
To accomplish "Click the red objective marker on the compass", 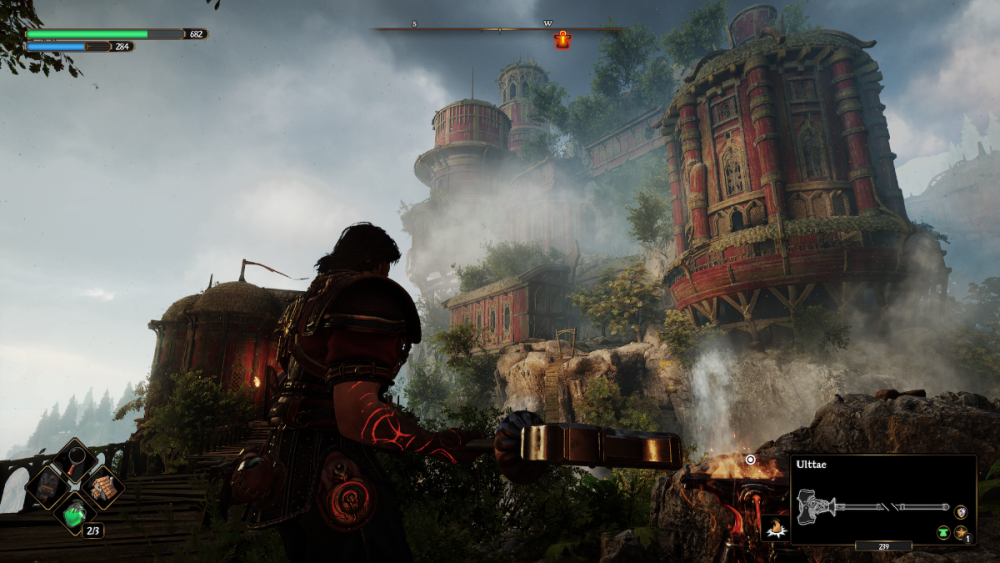I will coord(563,40).
